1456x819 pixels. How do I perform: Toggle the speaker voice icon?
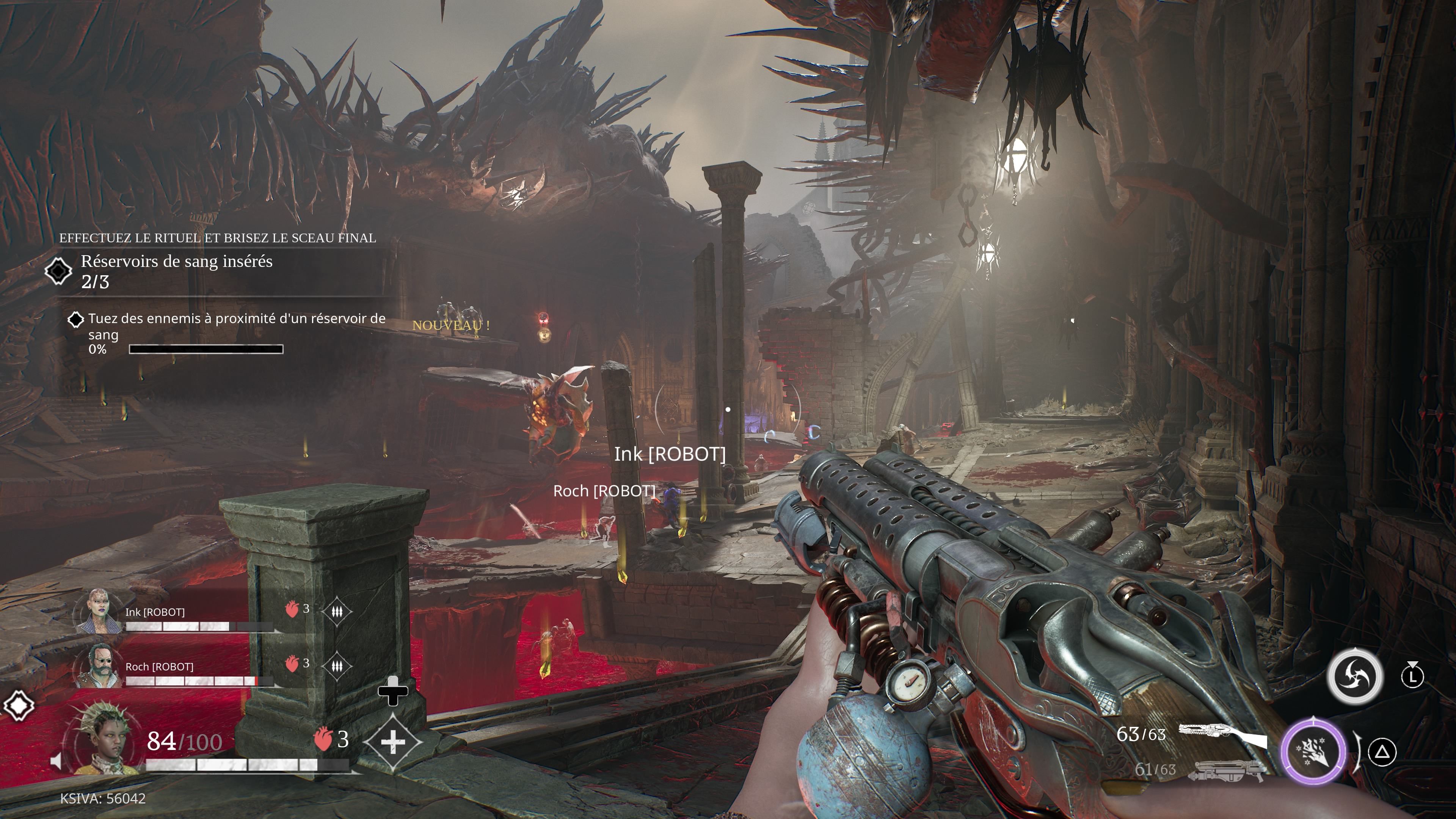(x=56, y=761)
